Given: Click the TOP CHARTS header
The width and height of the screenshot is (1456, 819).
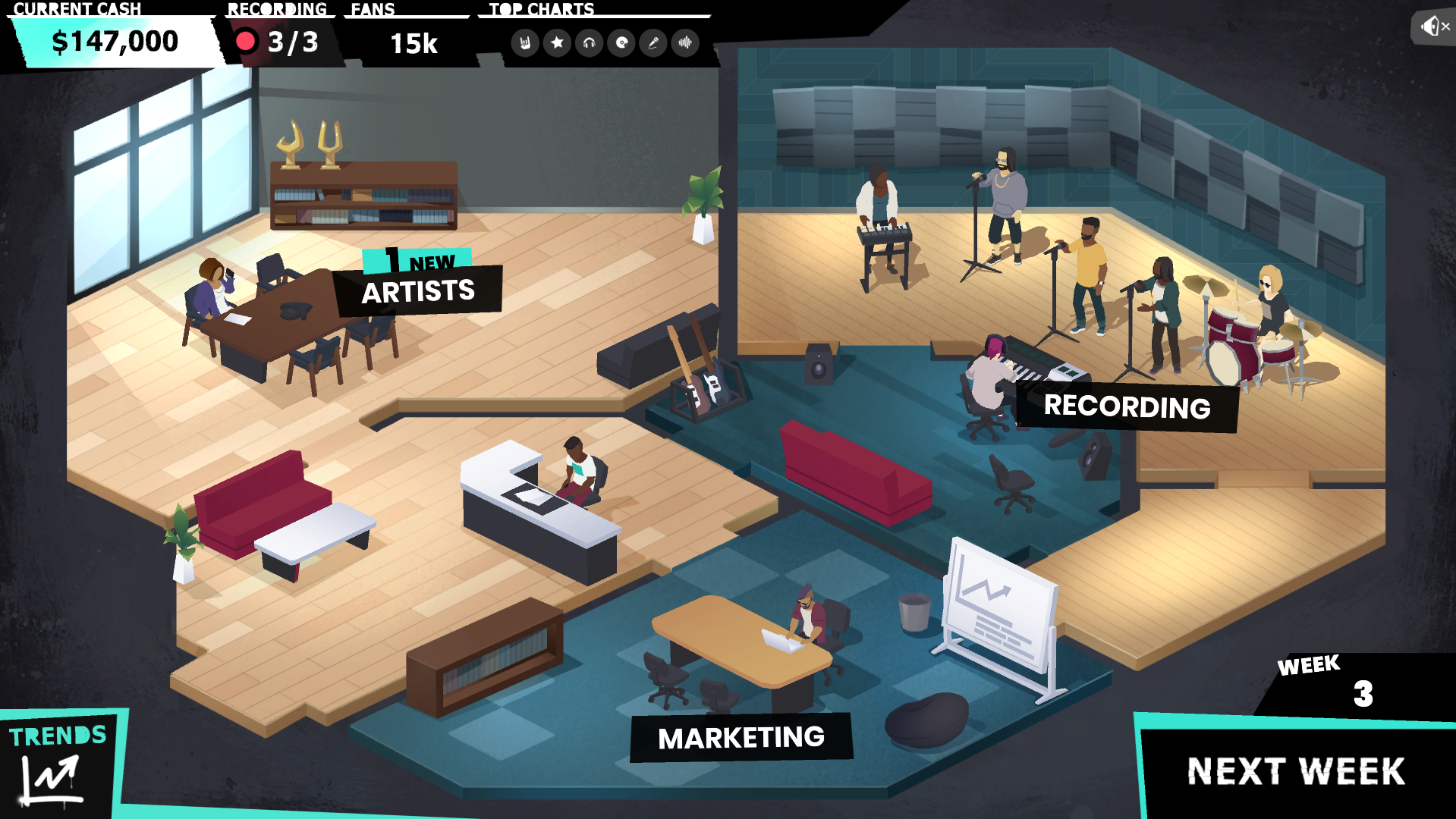Looking at the screenshot, I should 541,10.
